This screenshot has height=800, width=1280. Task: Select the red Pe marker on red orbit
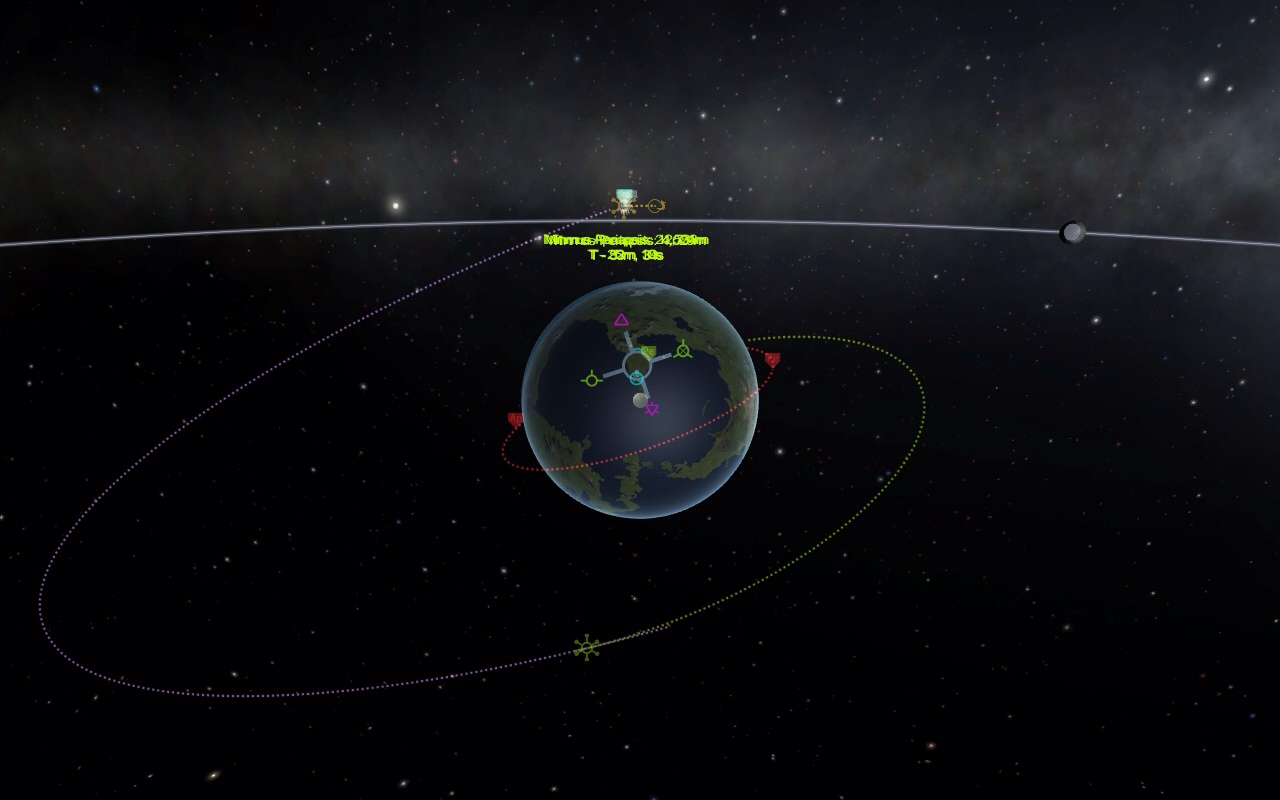772,359
